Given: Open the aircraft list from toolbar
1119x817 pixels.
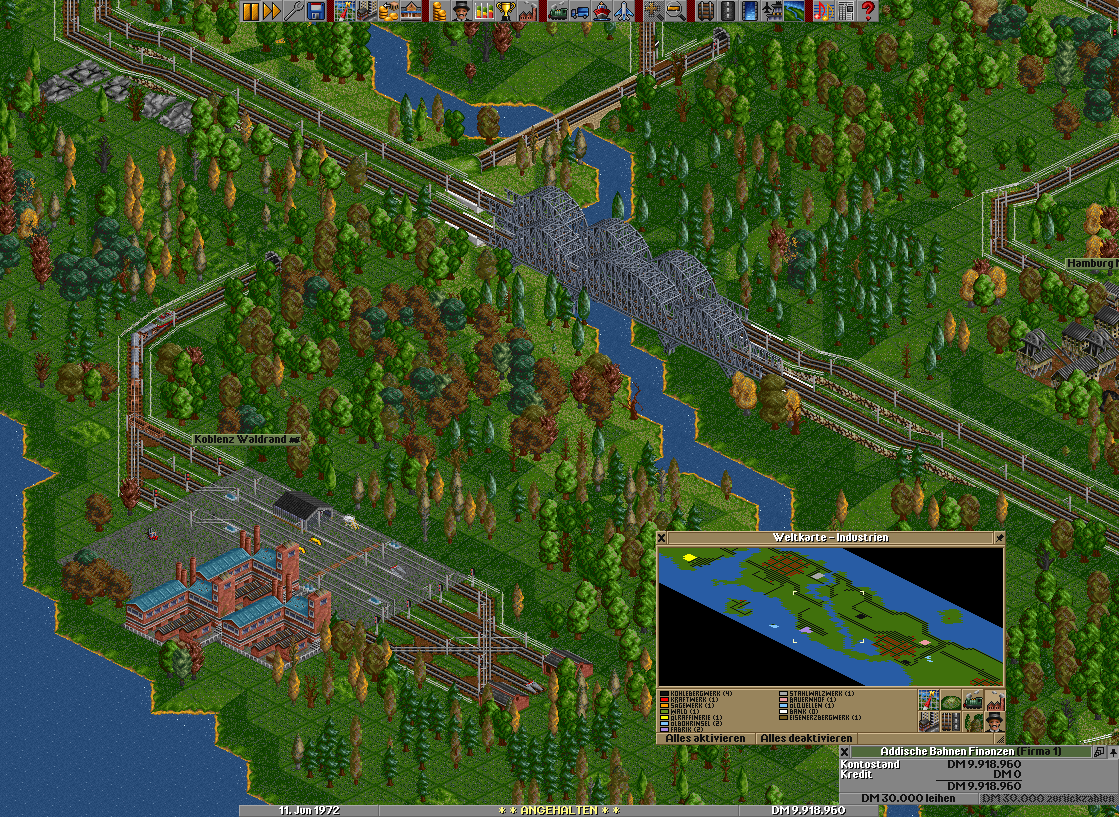Looking at the screenshot, I should [x=625, y=11].
